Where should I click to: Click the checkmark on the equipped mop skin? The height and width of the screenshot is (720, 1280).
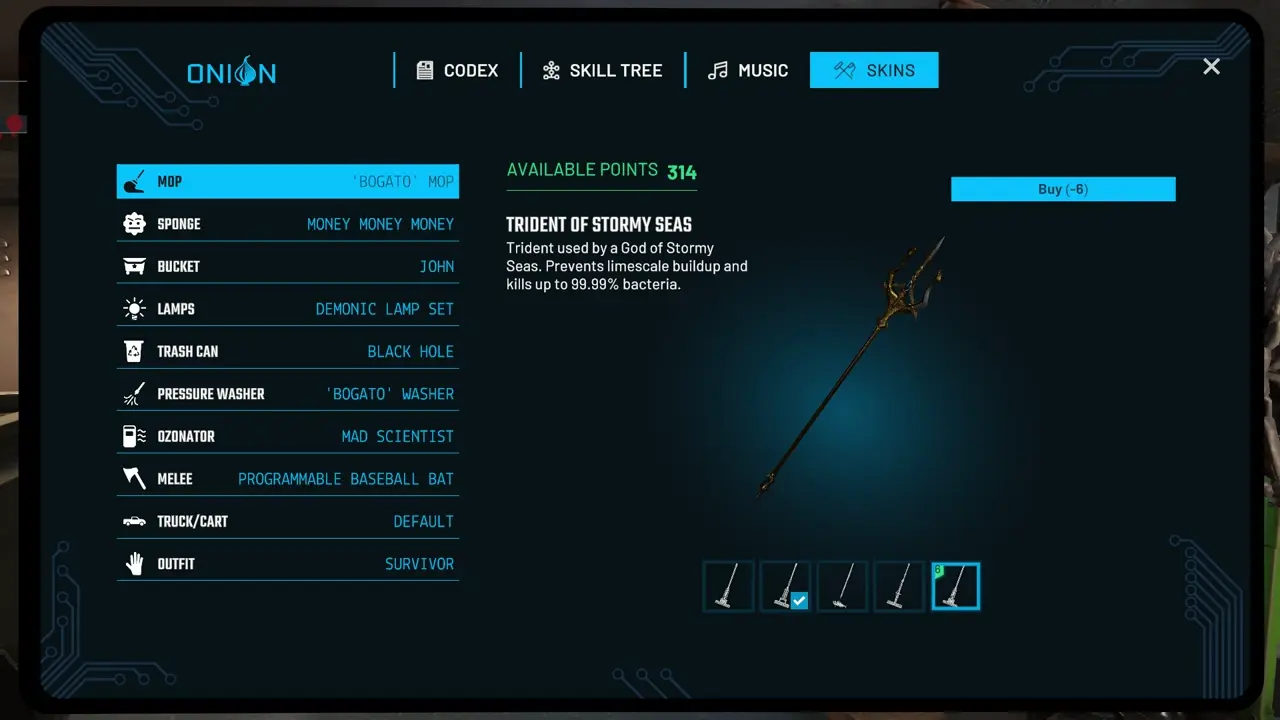799,600
